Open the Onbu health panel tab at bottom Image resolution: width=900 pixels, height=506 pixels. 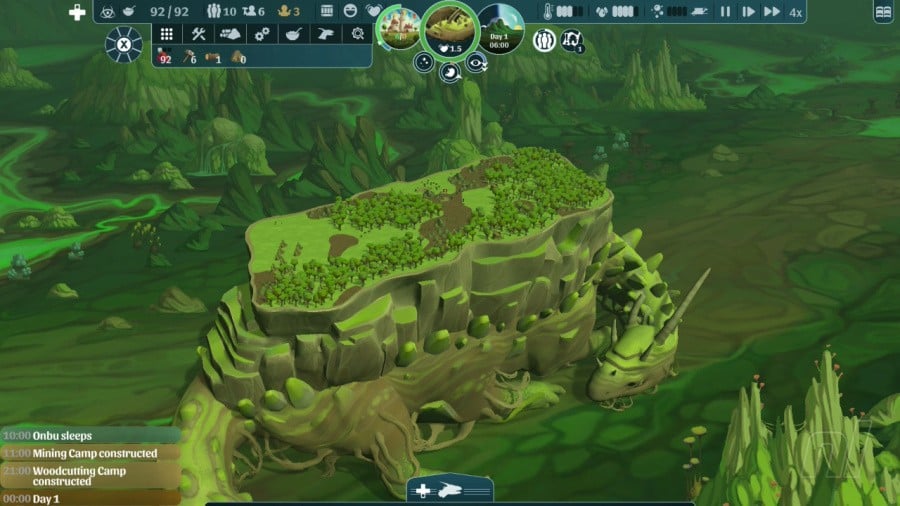point(450,489)
